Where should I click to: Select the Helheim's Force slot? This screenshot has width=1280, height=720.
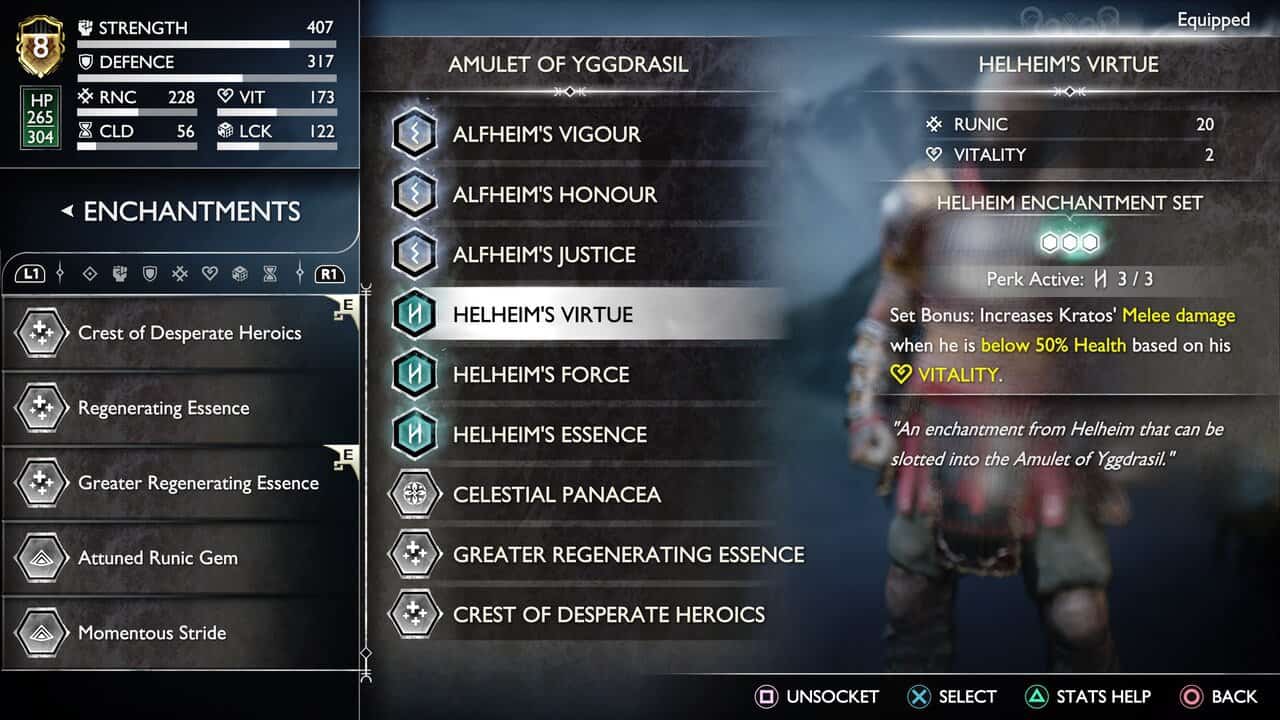point(541,374)
